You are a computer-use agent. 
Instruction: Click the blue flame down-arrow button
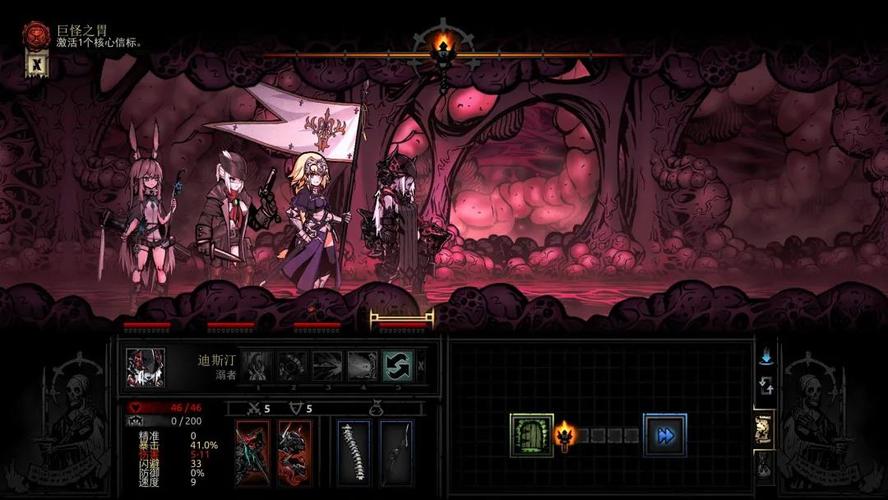click(767, 356)
